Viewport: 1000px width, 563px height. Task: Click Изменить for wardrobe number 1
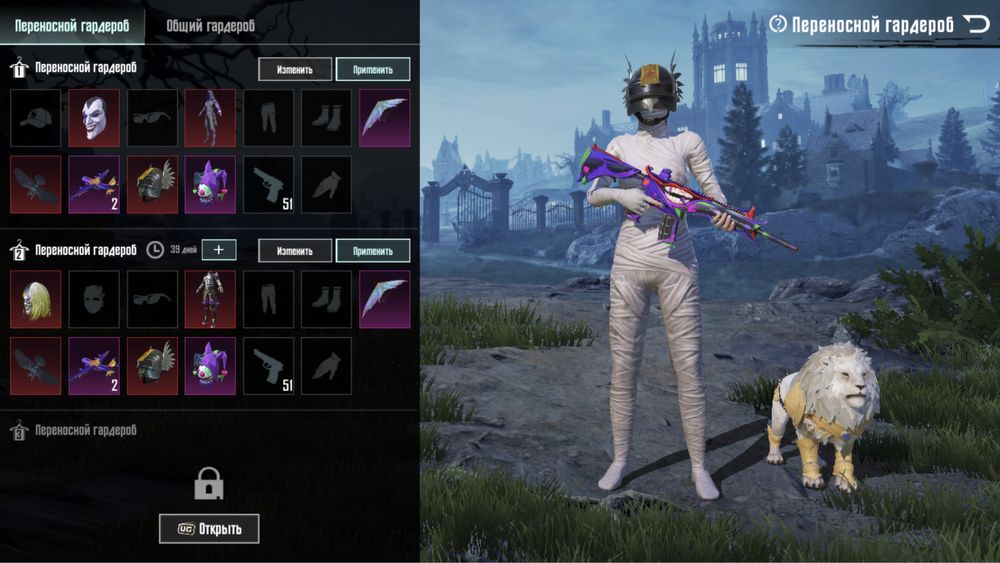click(295, 69)
